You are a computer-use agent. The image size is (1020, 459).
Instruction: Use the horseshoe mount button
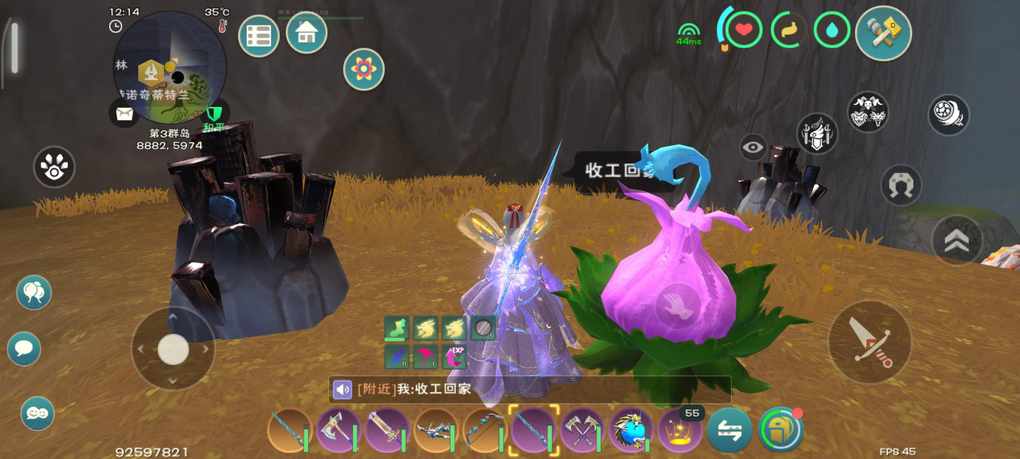click(x=901, y=185)
